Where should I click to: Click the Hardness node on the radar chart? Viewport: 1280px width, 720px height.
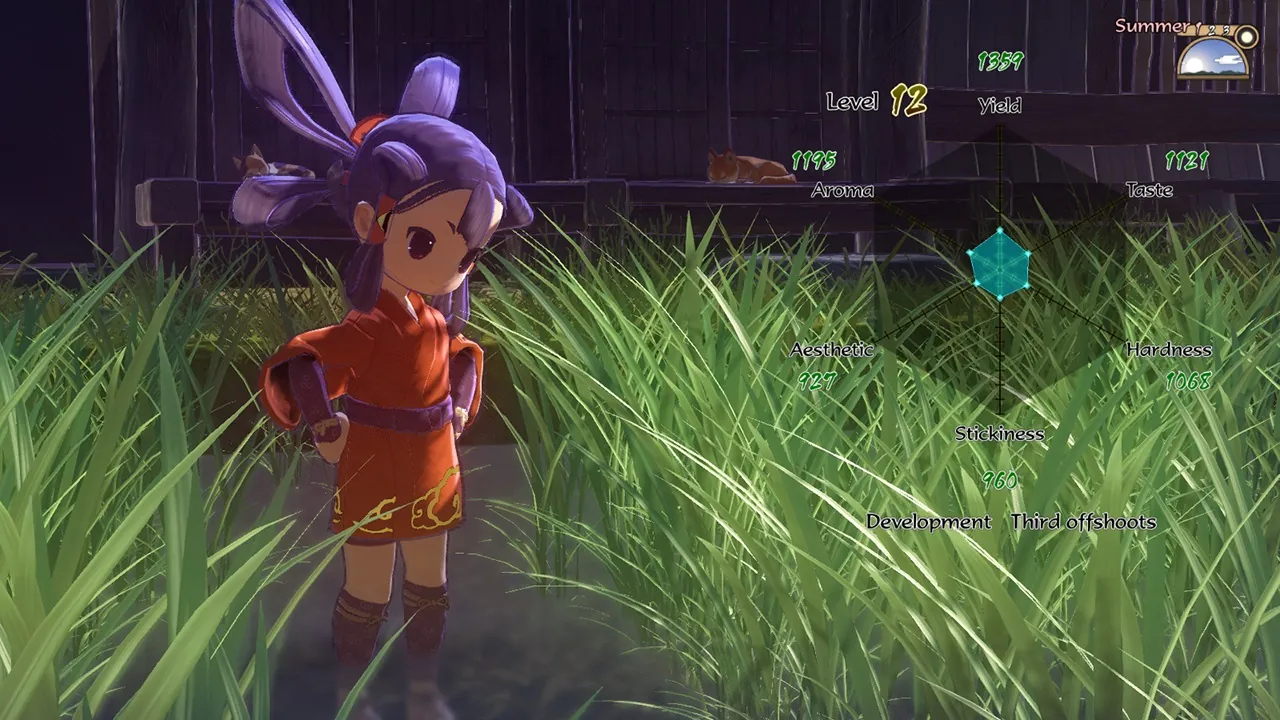click(x=1027, y=286)
